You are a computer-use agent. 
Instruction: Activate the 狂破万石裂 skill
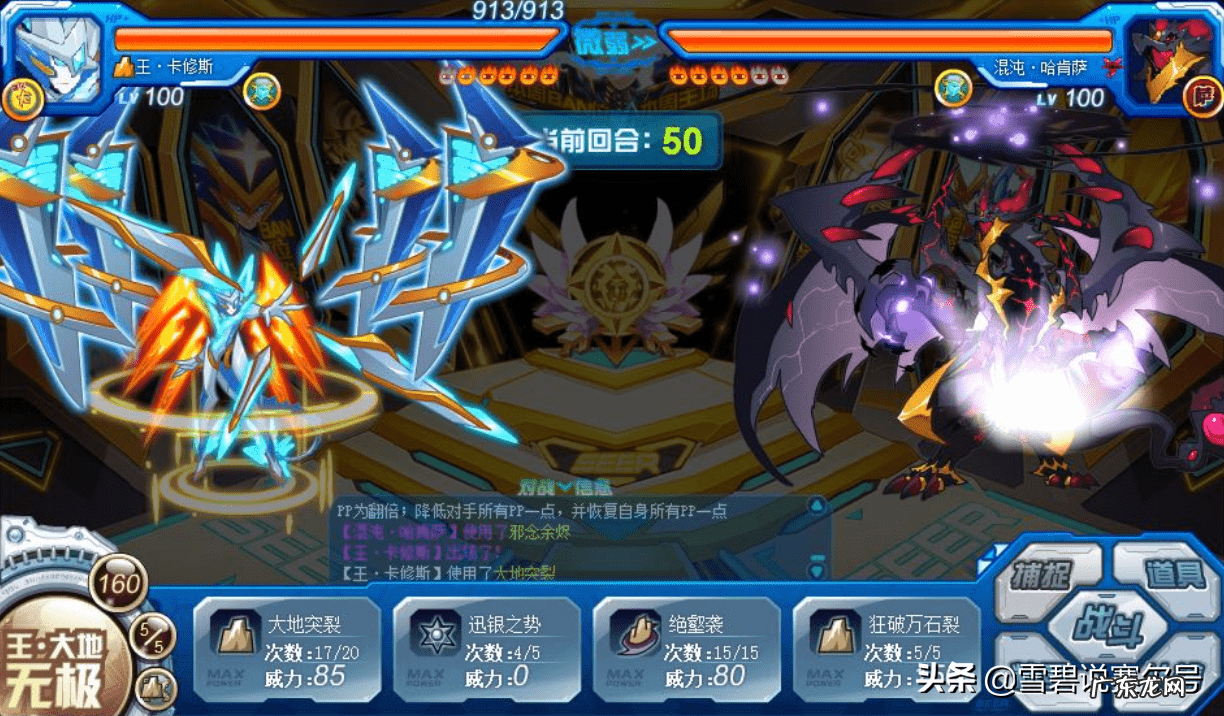tap(886, 649)
